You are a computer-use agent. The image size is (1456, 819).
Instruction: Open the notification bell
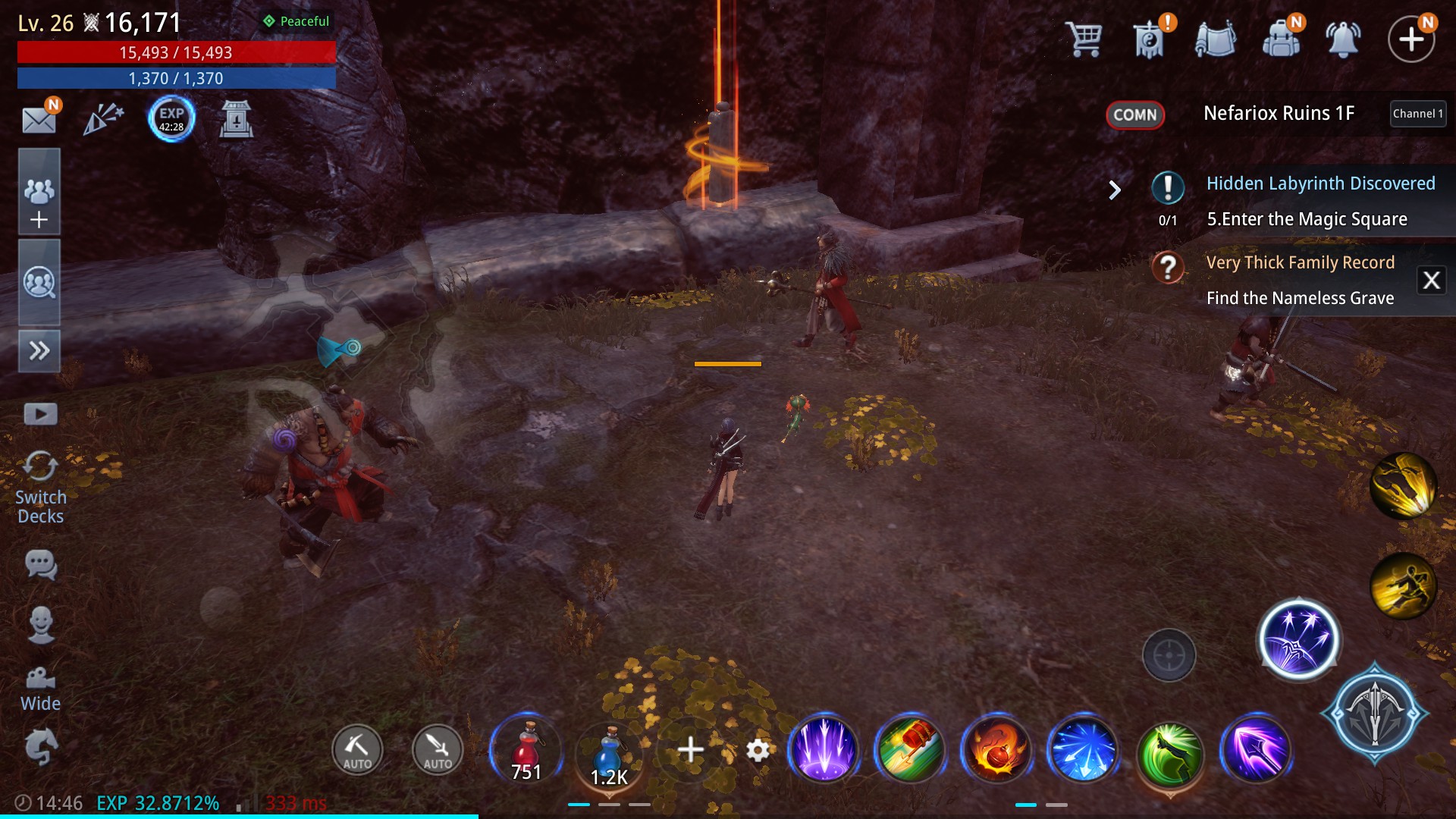1342,38
